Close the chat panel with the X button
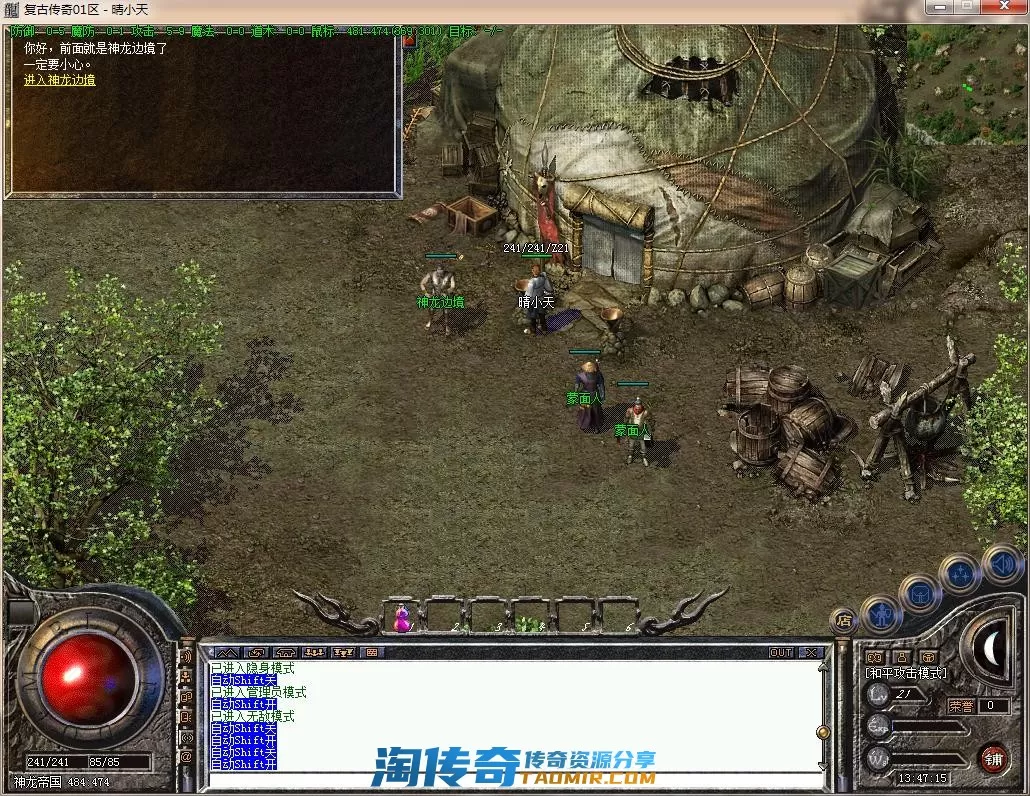Screen dimensions: 1030x796 (x=810, y=652)
